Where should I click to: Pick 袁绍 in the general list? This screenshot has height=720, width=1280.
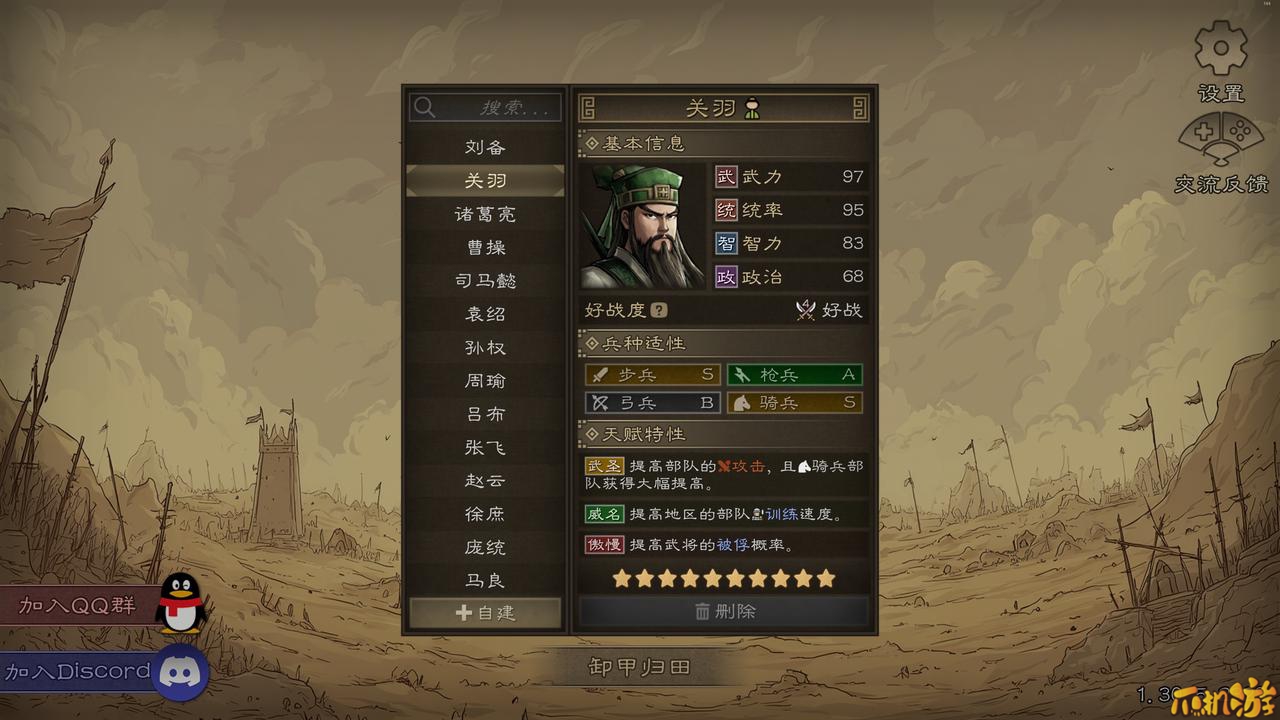485,314
